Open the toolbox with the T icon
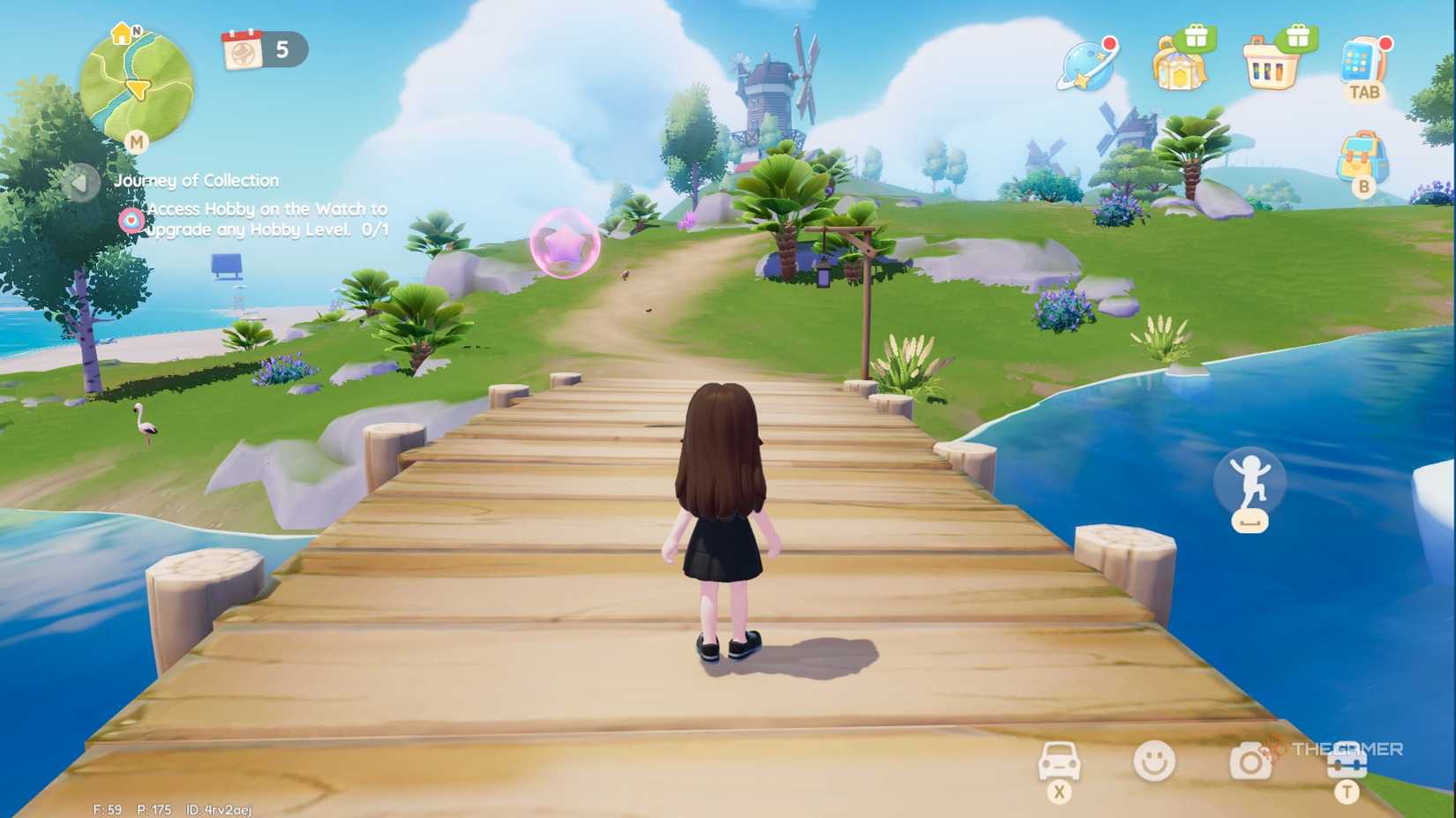Screen dimensions: 1456x818 (x=1348, y=761)
